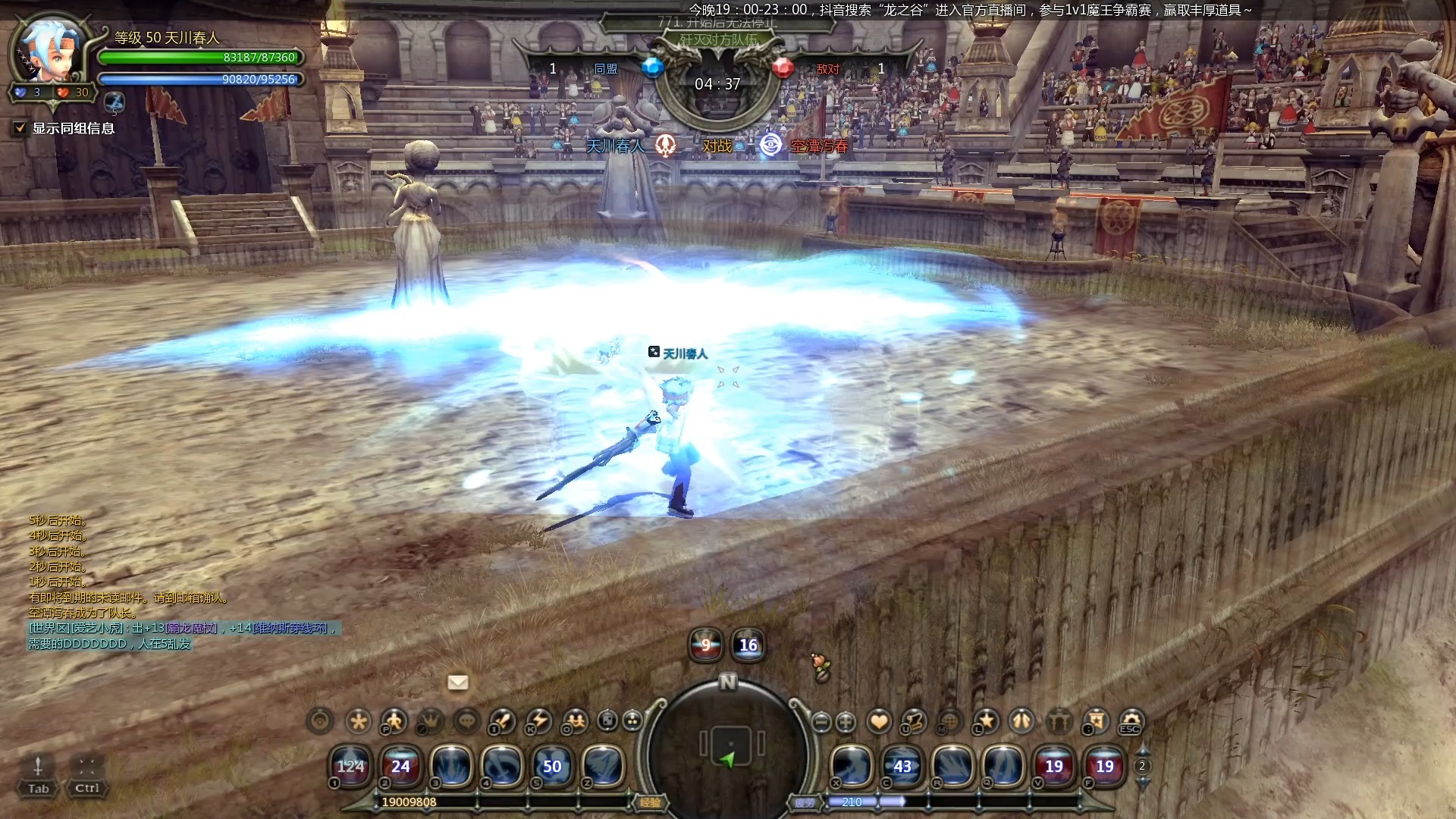Activate the skill slot on cooldown 50

[x=552, y=767]
